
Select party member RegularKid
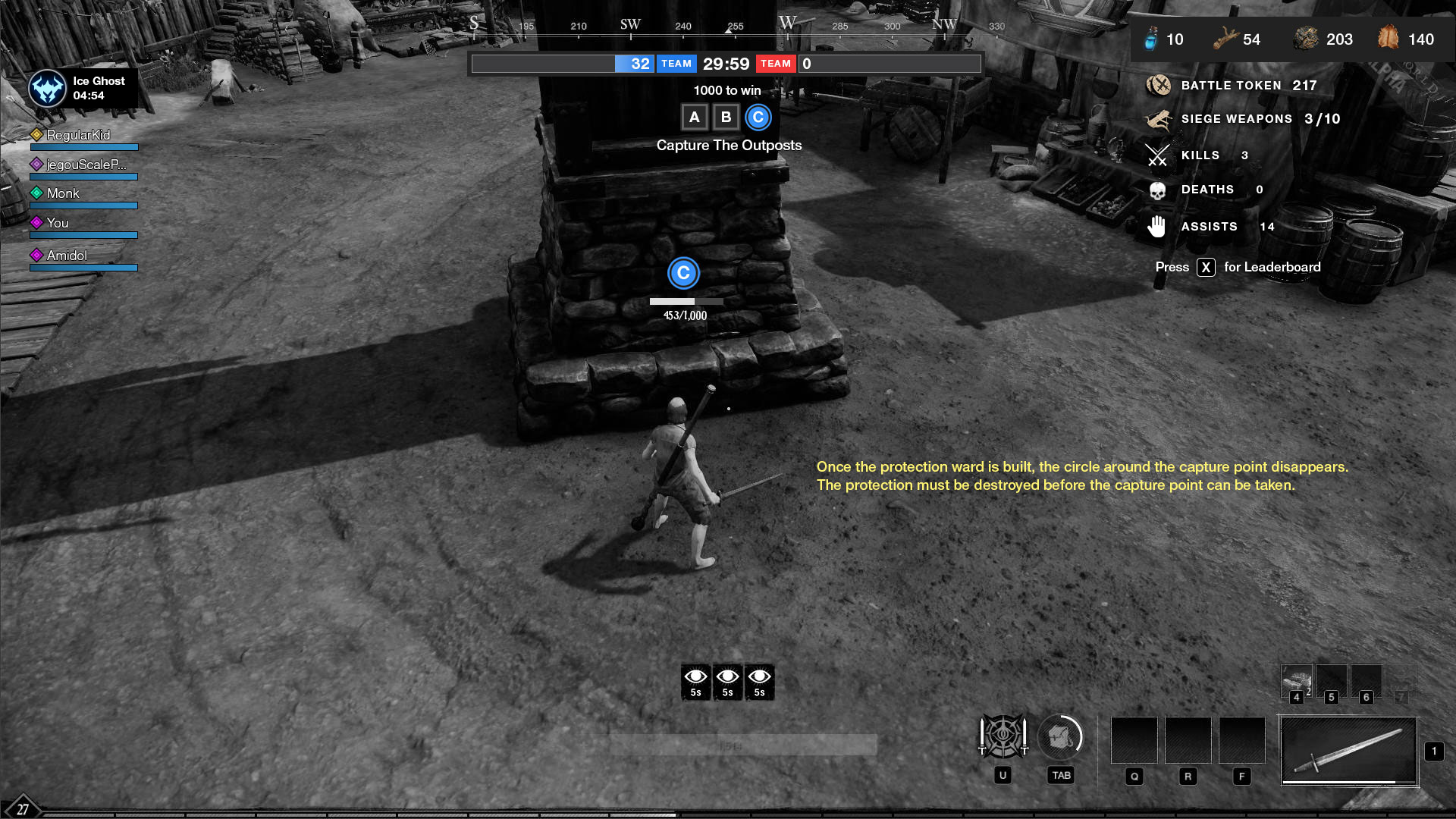(x=78, y=135)
